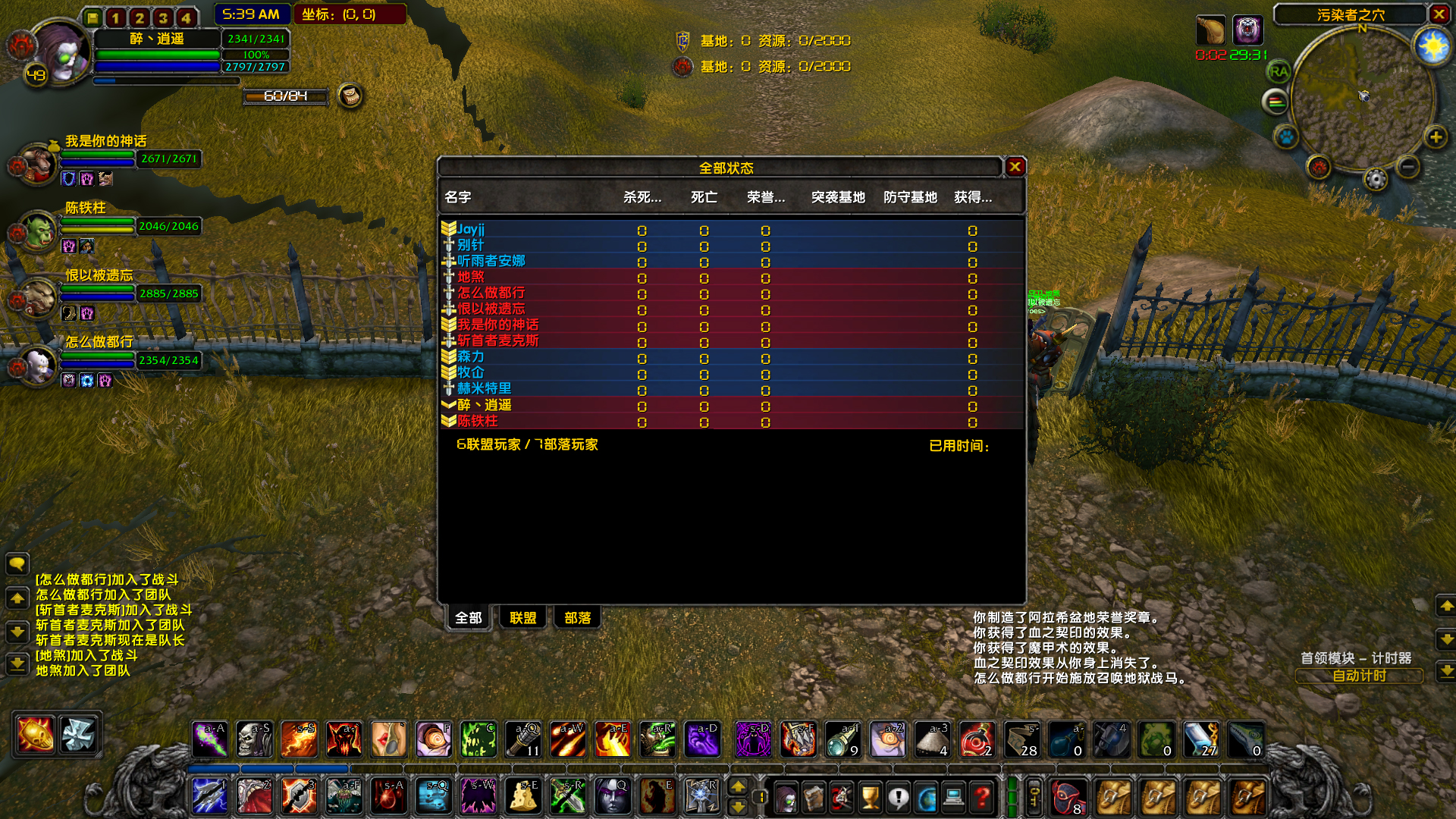This screenshot has width=1456, height=819.
Task: Click the gear settings icon under the minimap
Action: click(1376, 180)
